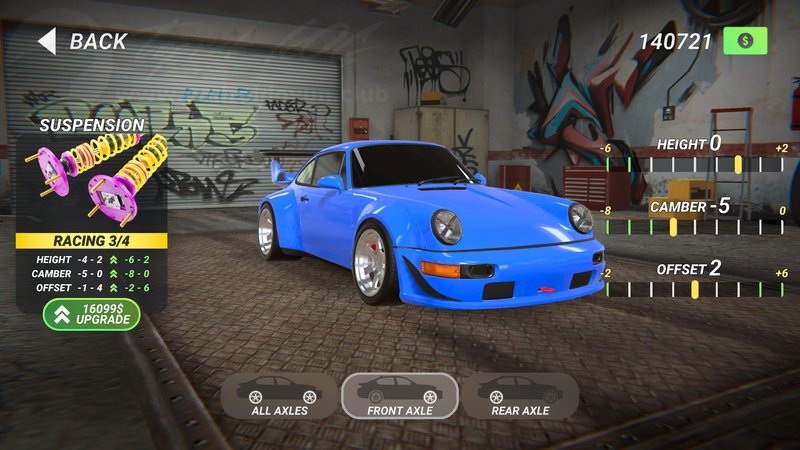The height and width of the screenshot is (450, 800).
Task: Open the green cash shop button
Action: click(745, 41)
